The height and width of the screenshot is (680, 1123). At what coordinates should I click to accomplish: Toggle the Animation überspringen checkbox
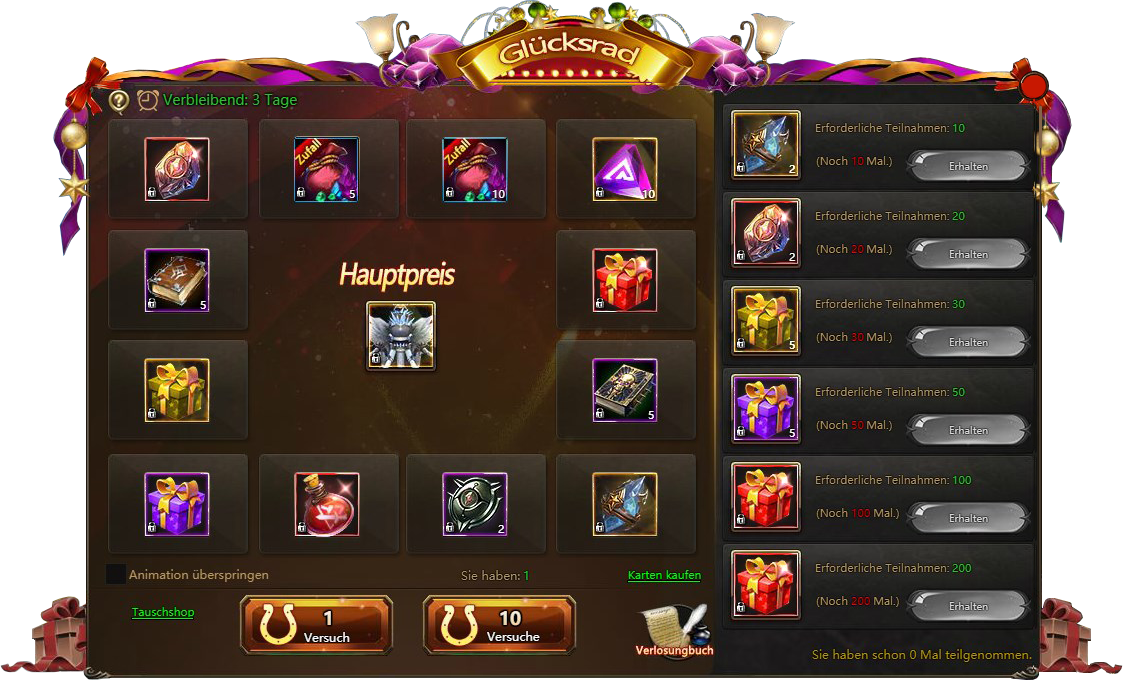tap(116, 574)
